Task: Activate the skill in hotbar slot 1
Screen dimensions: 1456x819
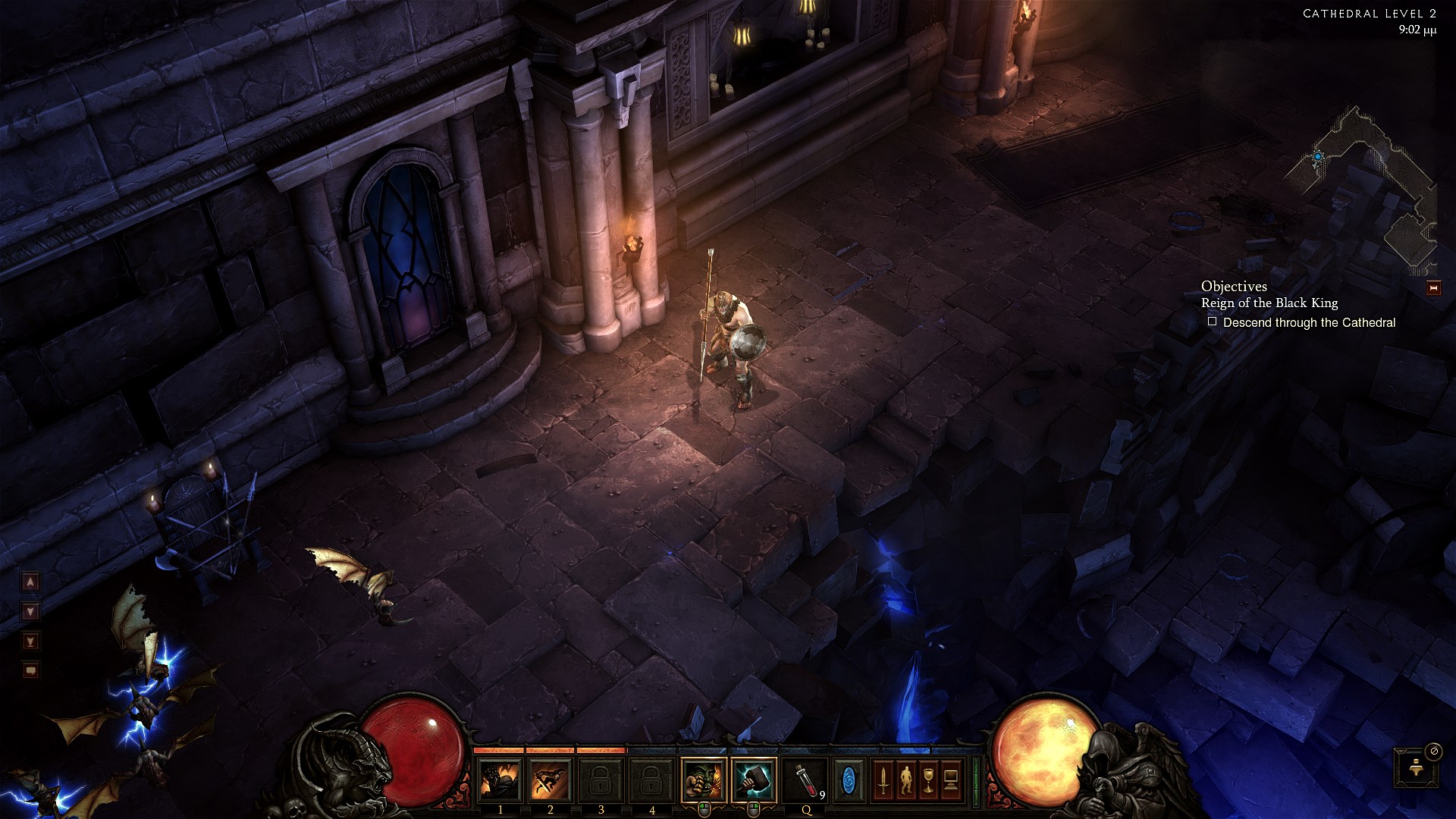Action: [x=500, y=780]
